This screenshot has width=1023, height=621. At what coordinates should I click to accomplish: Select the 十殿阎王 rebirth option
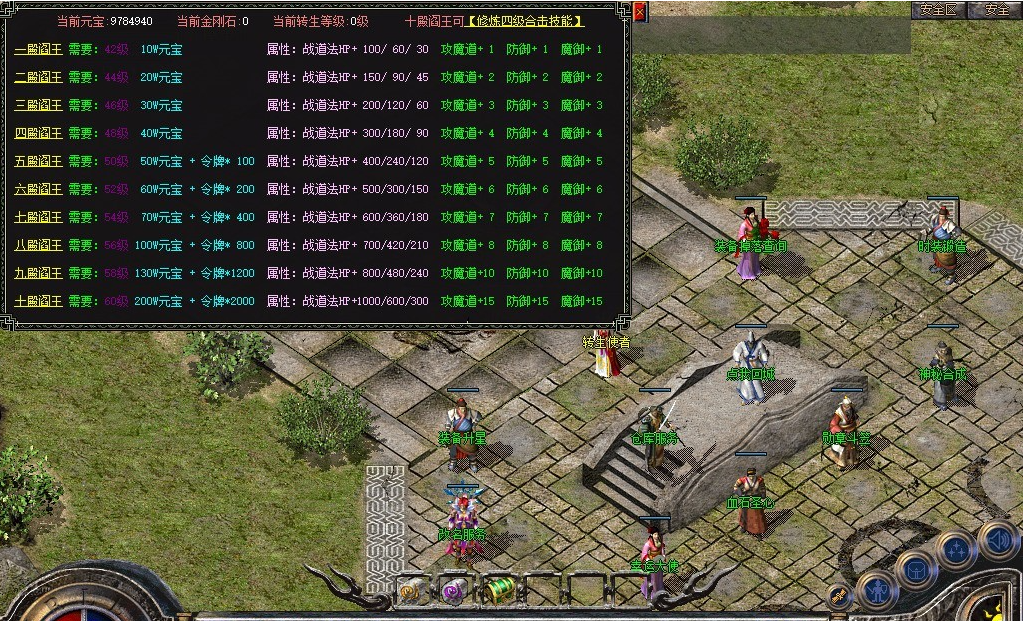[38, 301]
